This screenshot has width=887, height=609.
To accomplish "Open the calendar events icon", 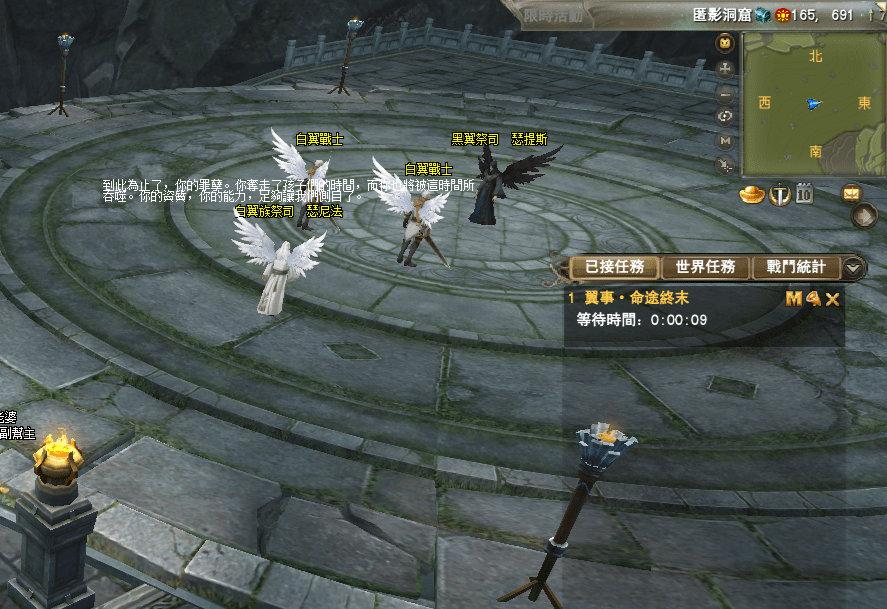I will [x=804, y=194].
